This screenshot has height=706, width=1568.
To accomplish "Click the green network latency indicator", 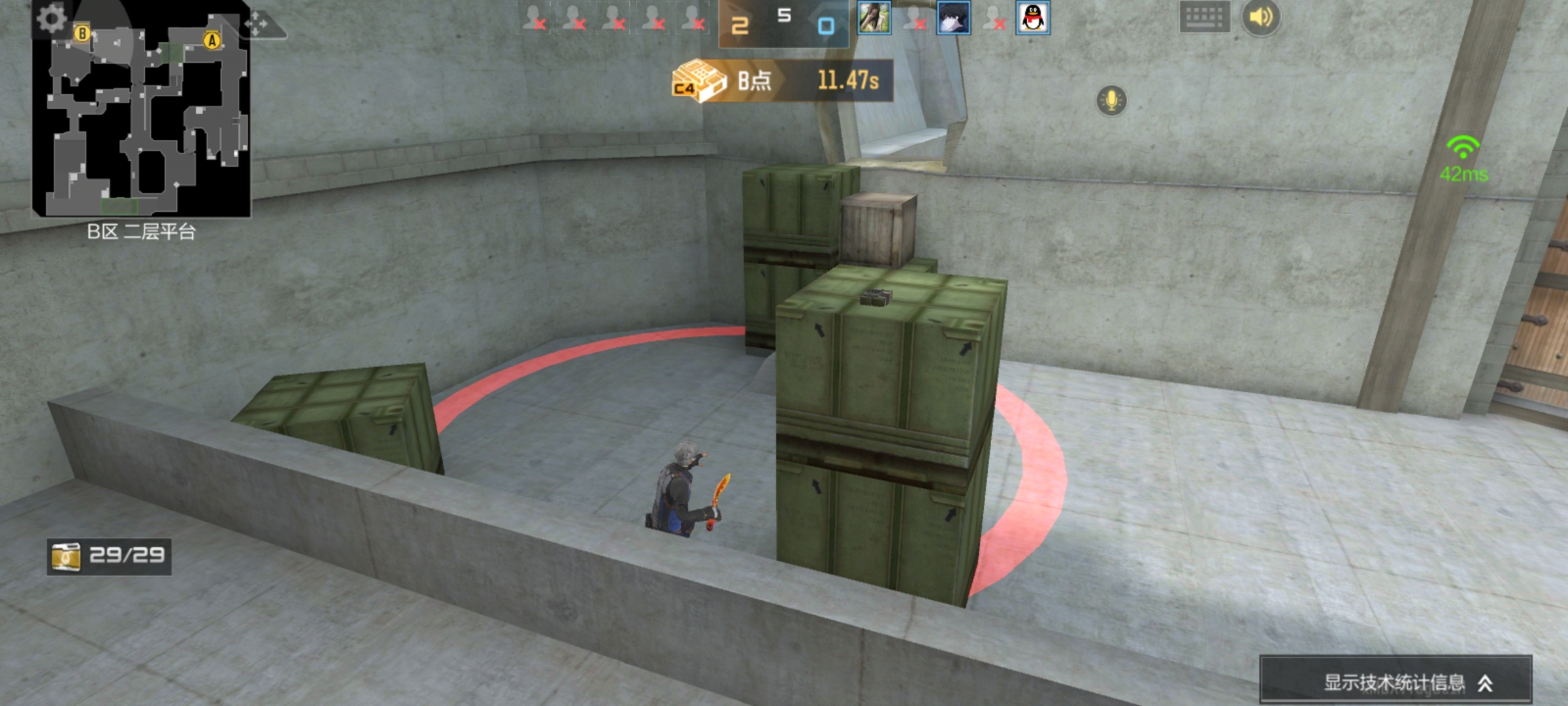I will [1463, 159].
